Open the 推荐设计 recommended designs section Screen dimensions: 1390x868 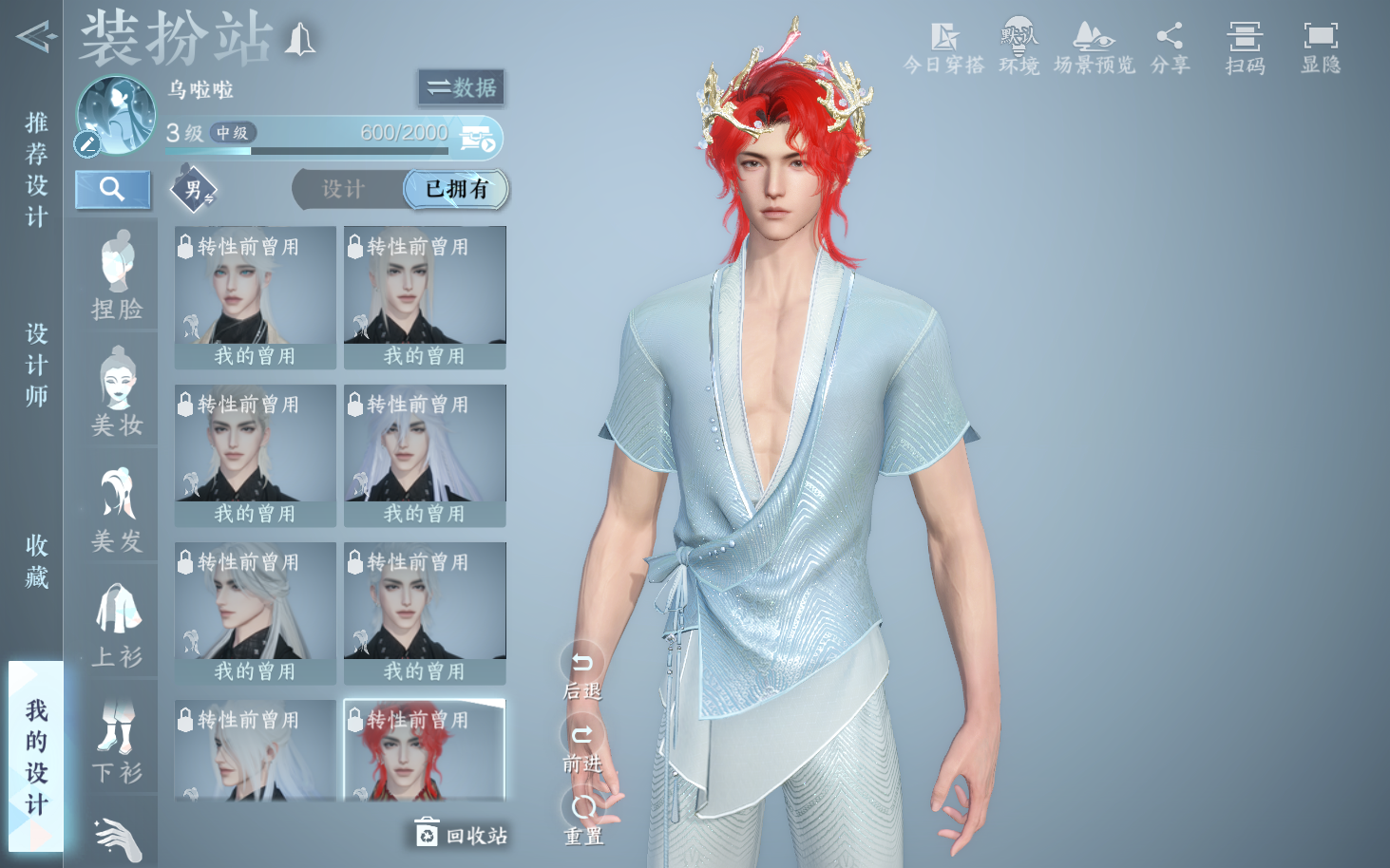[36, 169]
